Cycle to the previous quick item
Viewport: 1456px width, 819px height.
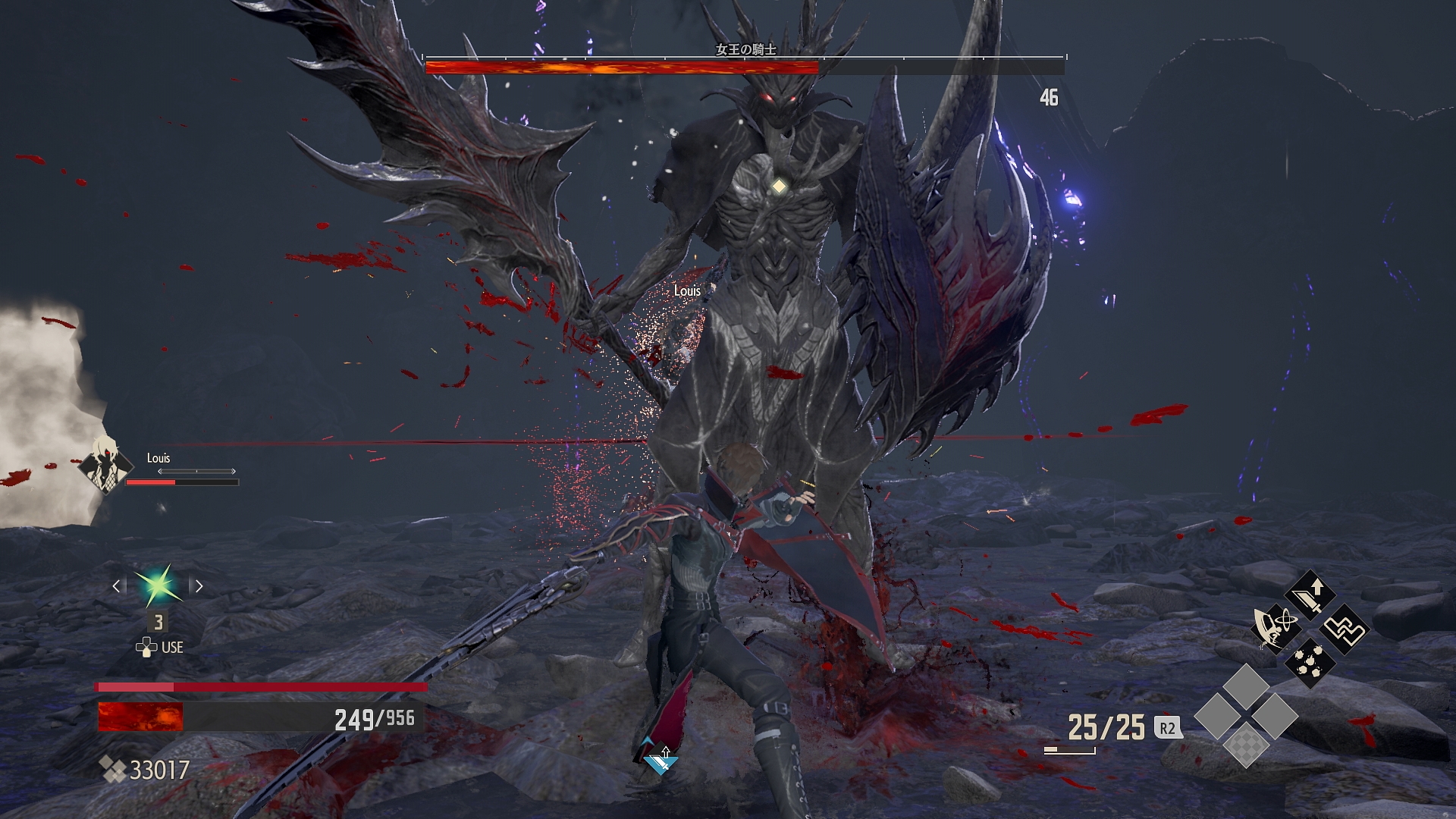click(x=116, y=585)
